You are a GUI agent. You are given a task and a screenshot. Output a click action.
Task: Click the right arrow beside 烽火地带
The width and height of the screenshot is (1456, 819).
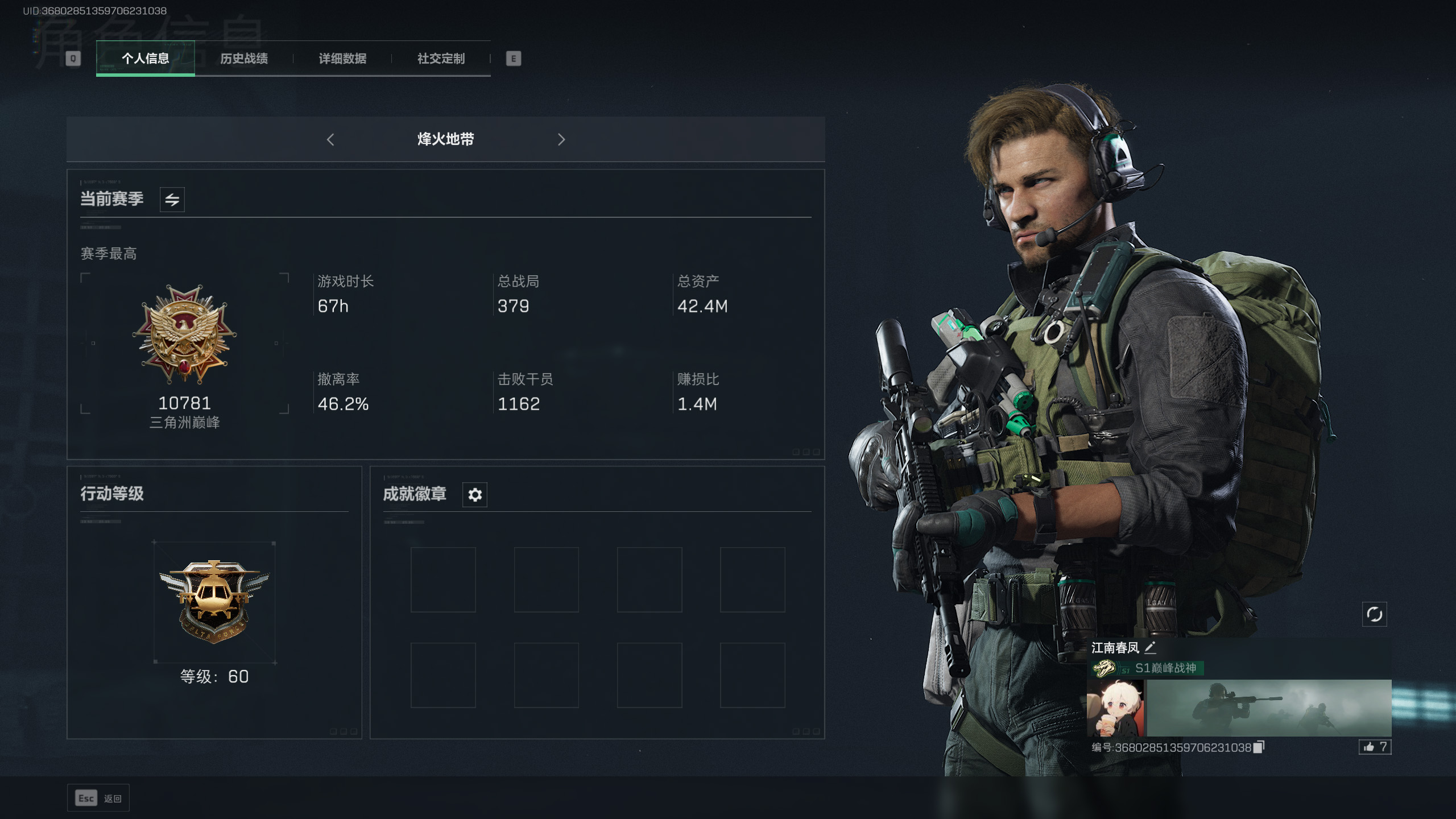point(561,139)
